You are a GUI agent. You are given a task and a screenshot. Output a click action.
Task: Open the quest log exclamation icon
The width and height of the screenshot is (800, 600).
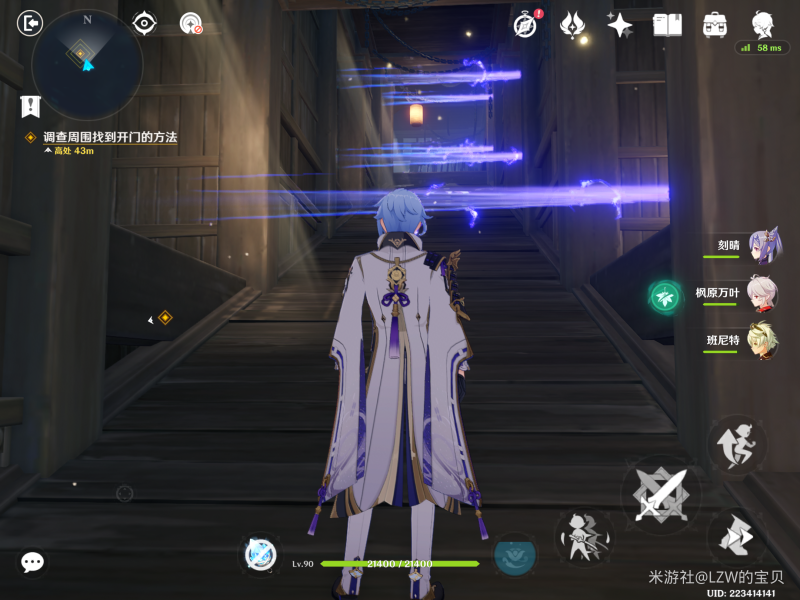(30, 105)
